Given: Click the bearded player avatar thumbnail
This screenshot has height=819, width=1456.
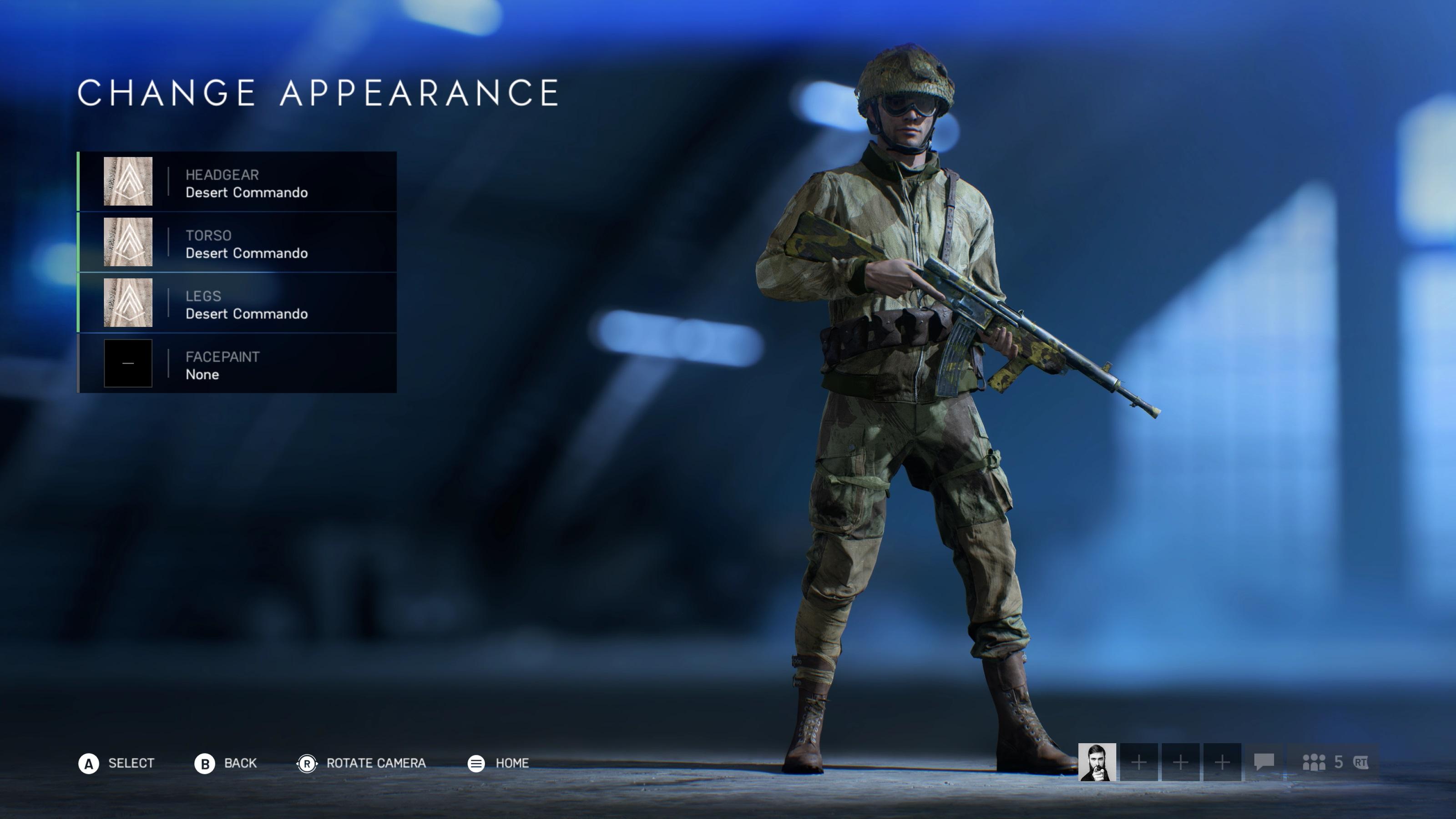Looking at the screenshot, I should coord(1097,762).
